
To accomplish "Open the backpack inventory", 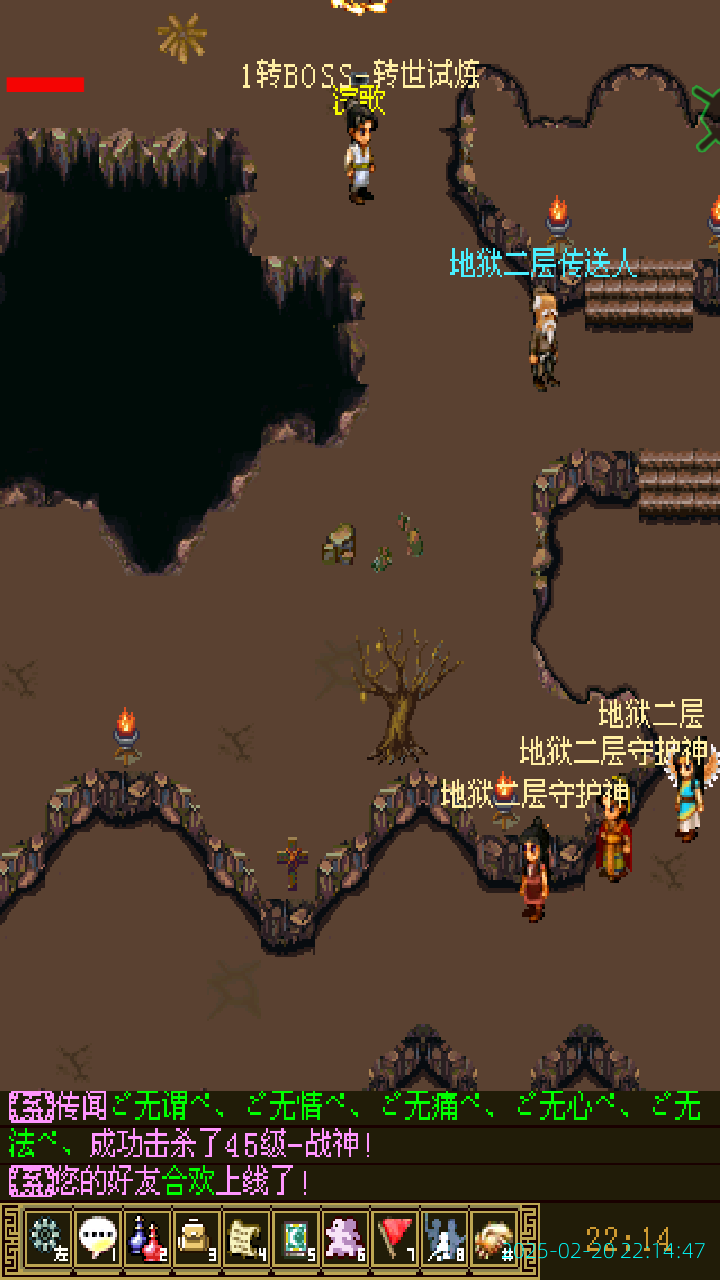I will [x=197, y=1239].
